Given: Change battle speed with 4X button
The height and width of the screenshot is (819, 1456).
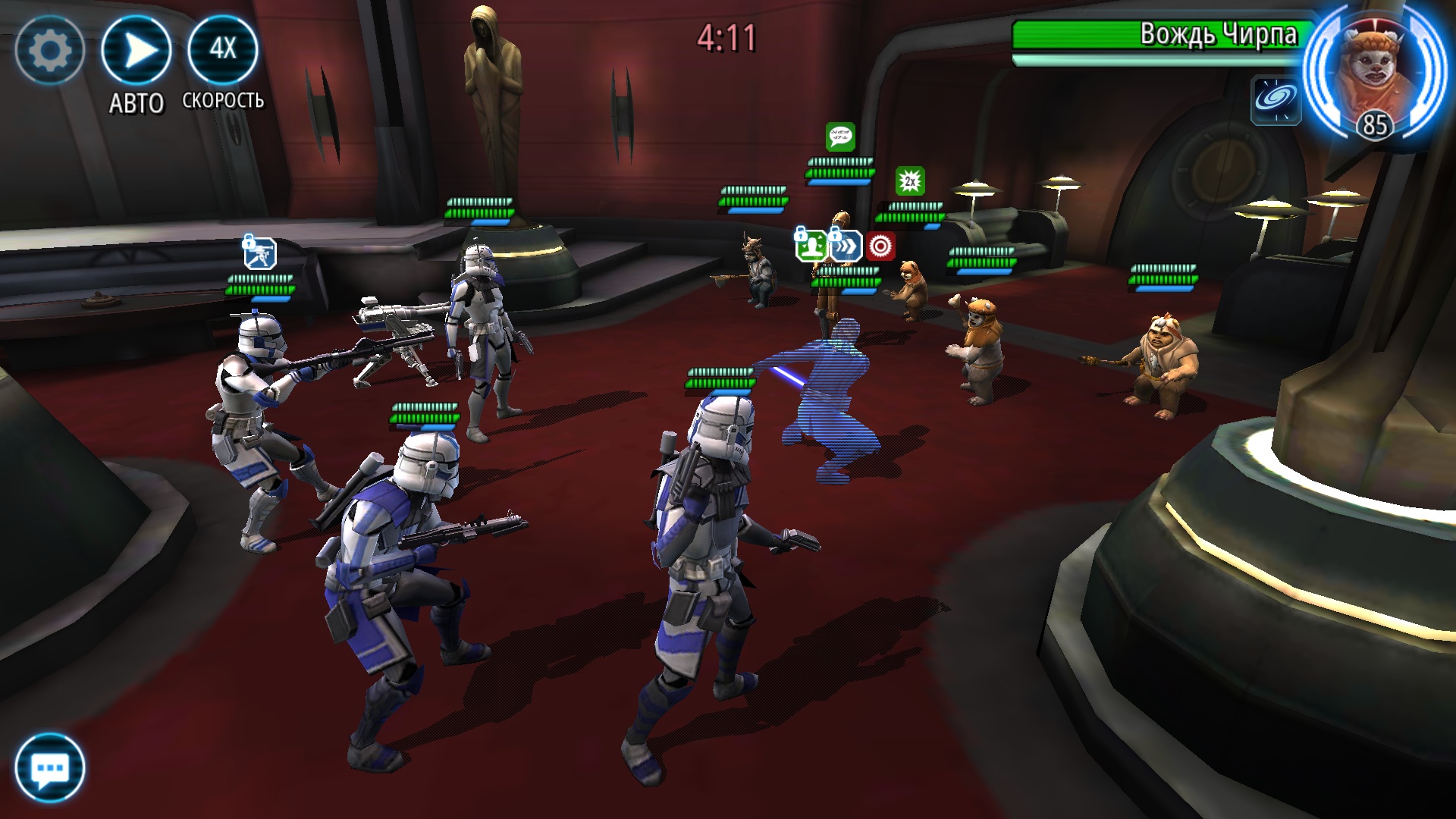Looking at the screenshot, I should [223, 49].
